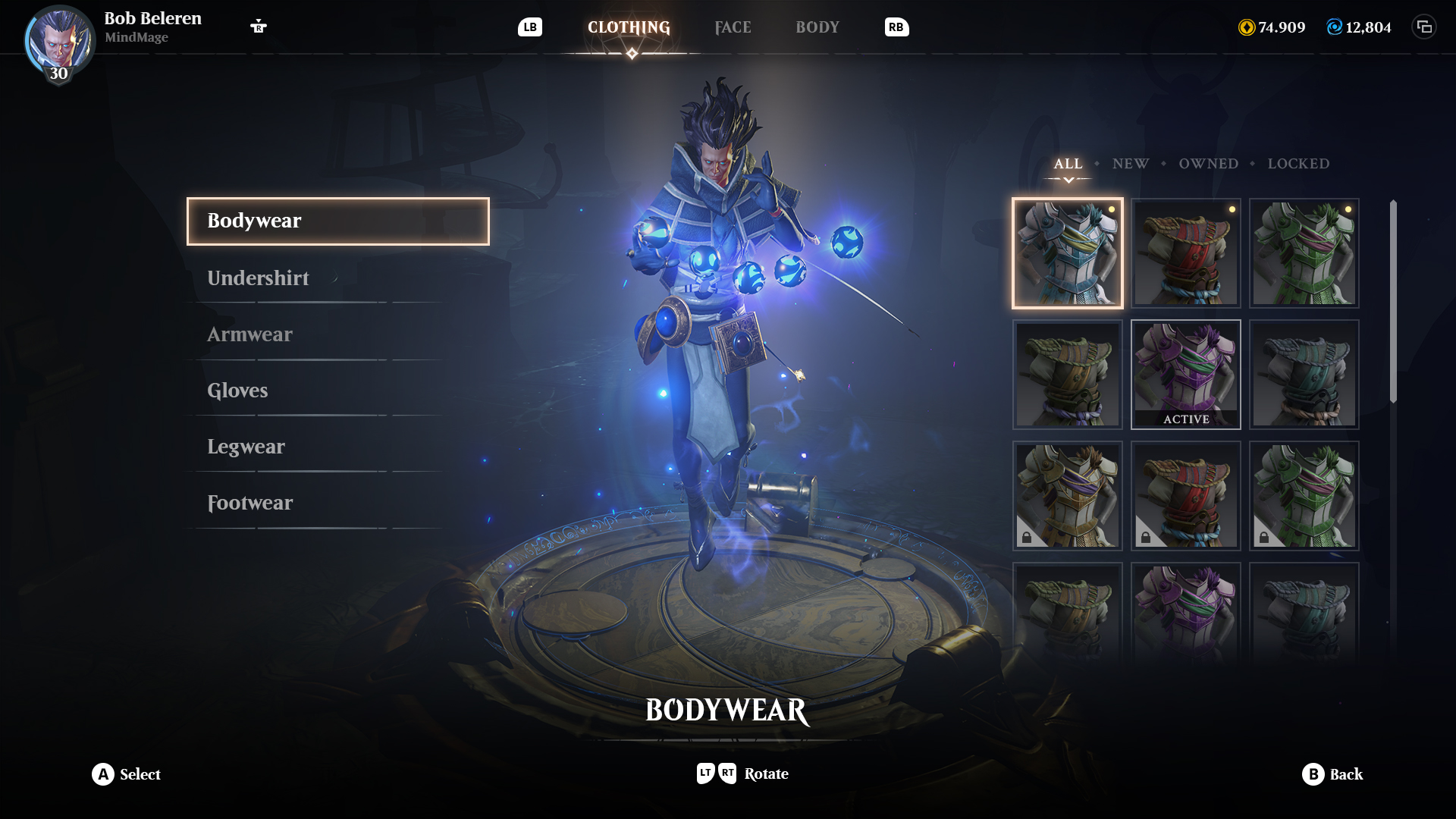Open the Undershirt category

coord(258,278)
